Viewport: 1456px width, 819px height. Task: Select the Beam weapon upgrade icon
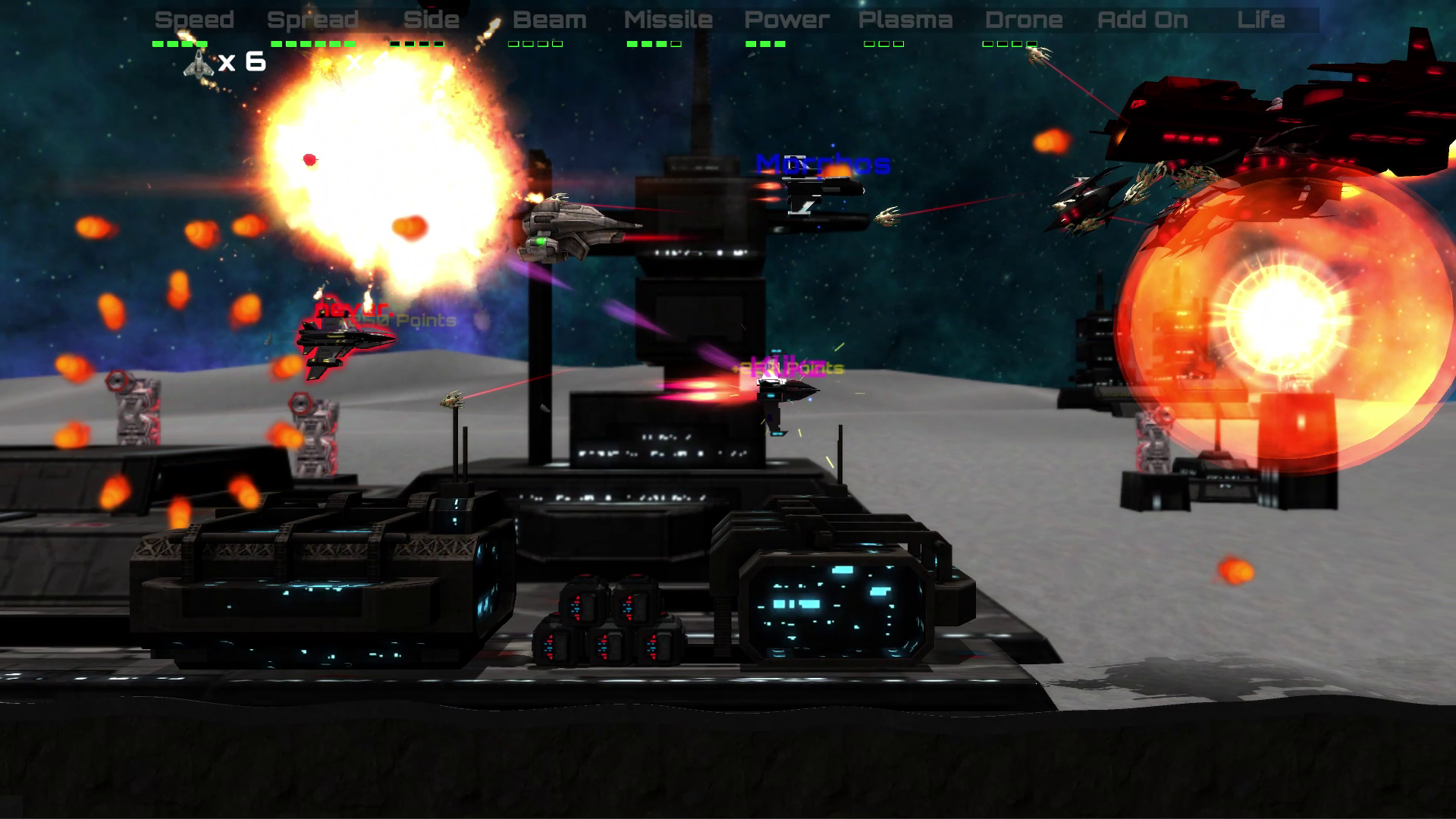coord(549,20)
